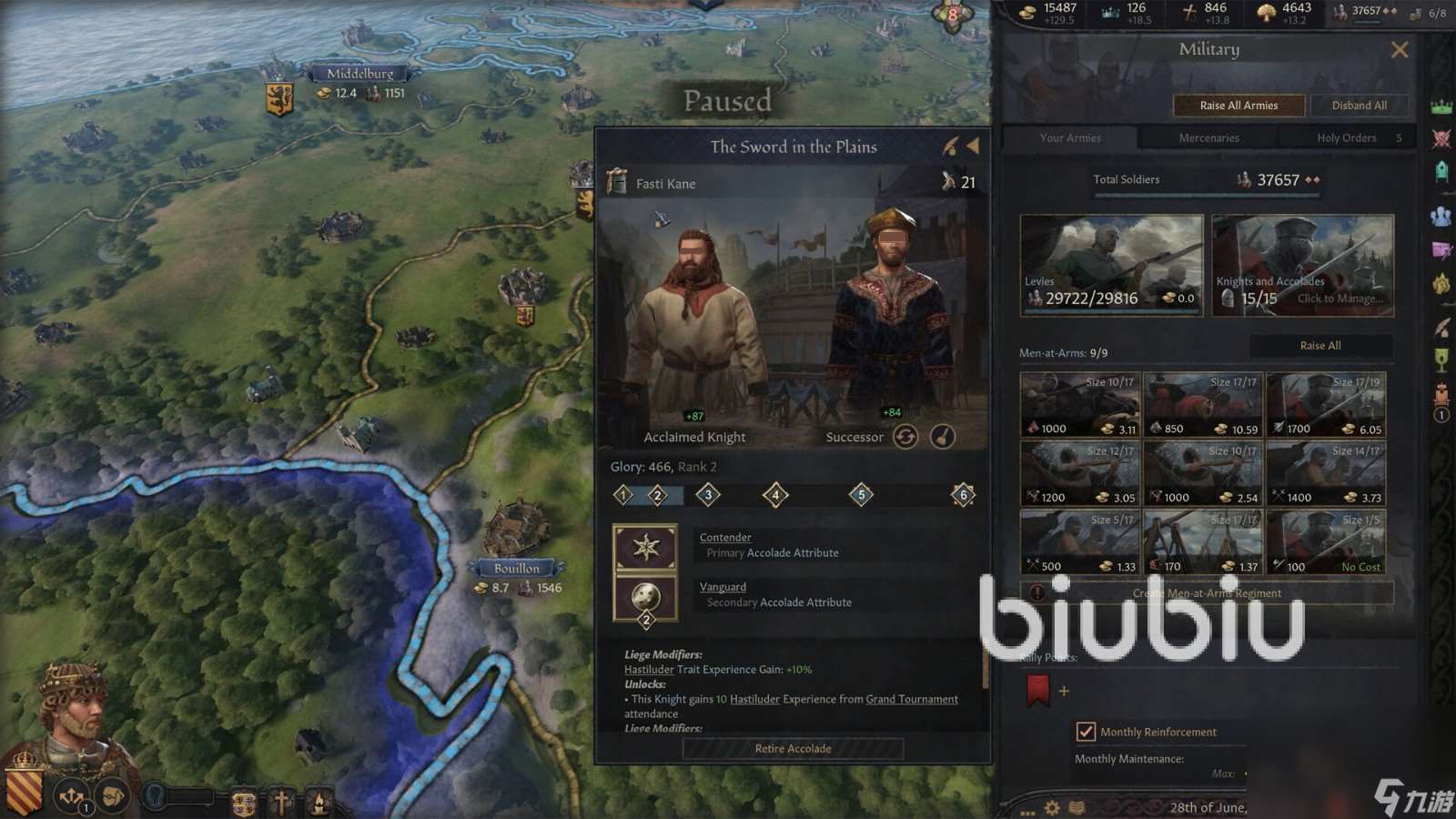The height and width of the screenshot is (819, 1456).
Task: Open the Contender primary attribute slot
Action: click(x=645, y=547)
